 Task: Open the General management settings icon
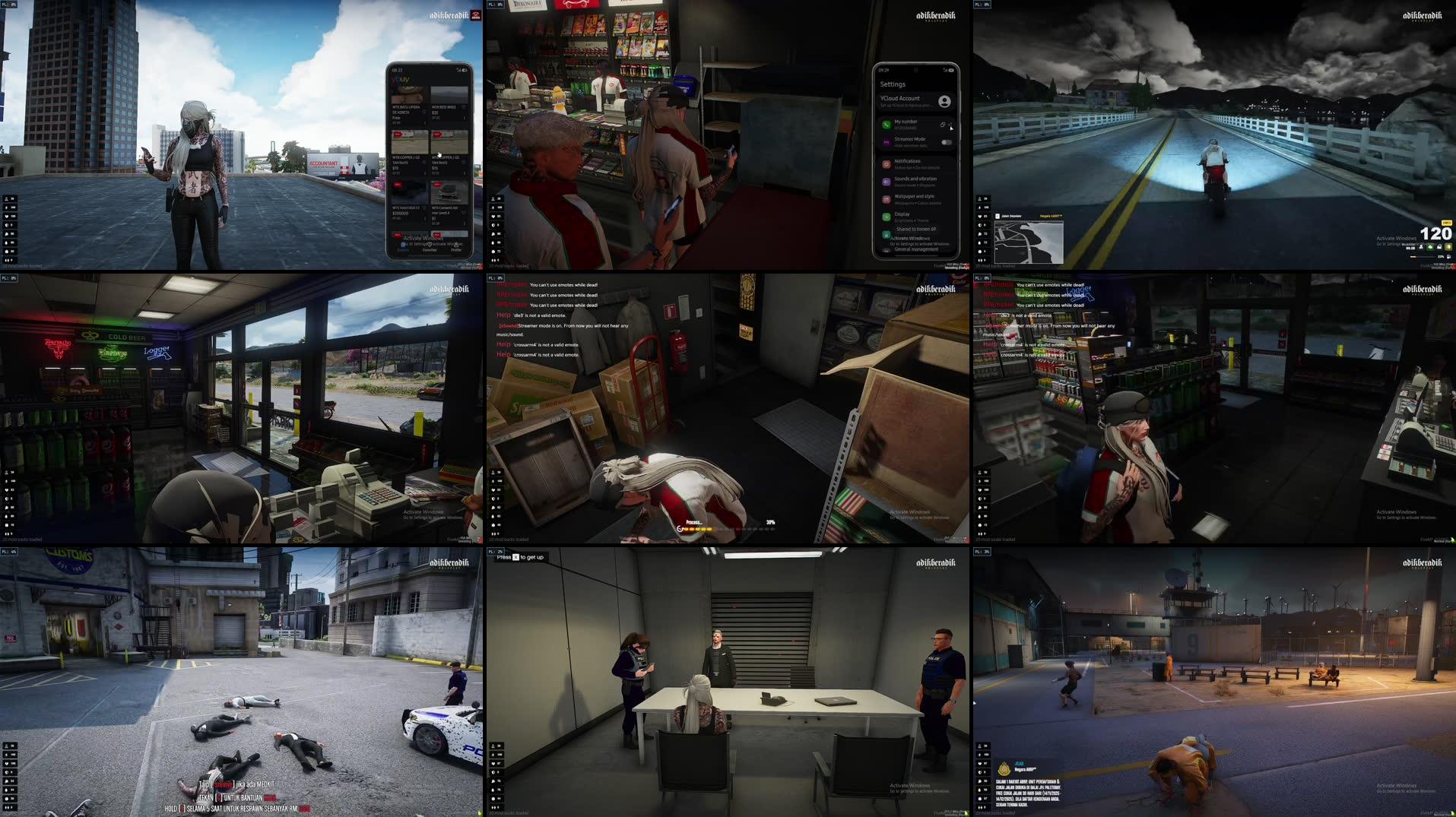(x=885, y=249)
